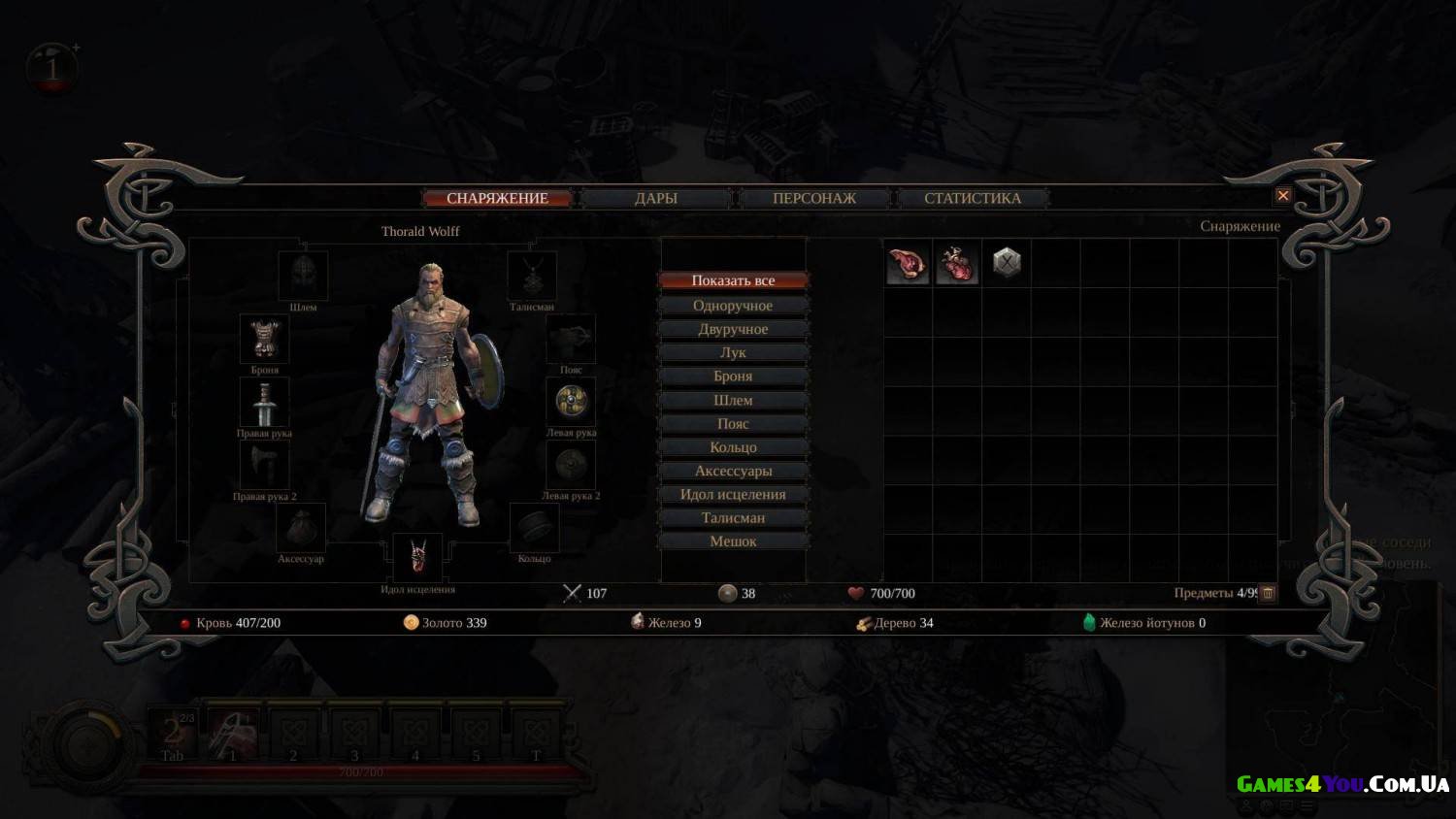
Task: Click the equipped chest armor Броня slot
Action: [x=264, y=339]
